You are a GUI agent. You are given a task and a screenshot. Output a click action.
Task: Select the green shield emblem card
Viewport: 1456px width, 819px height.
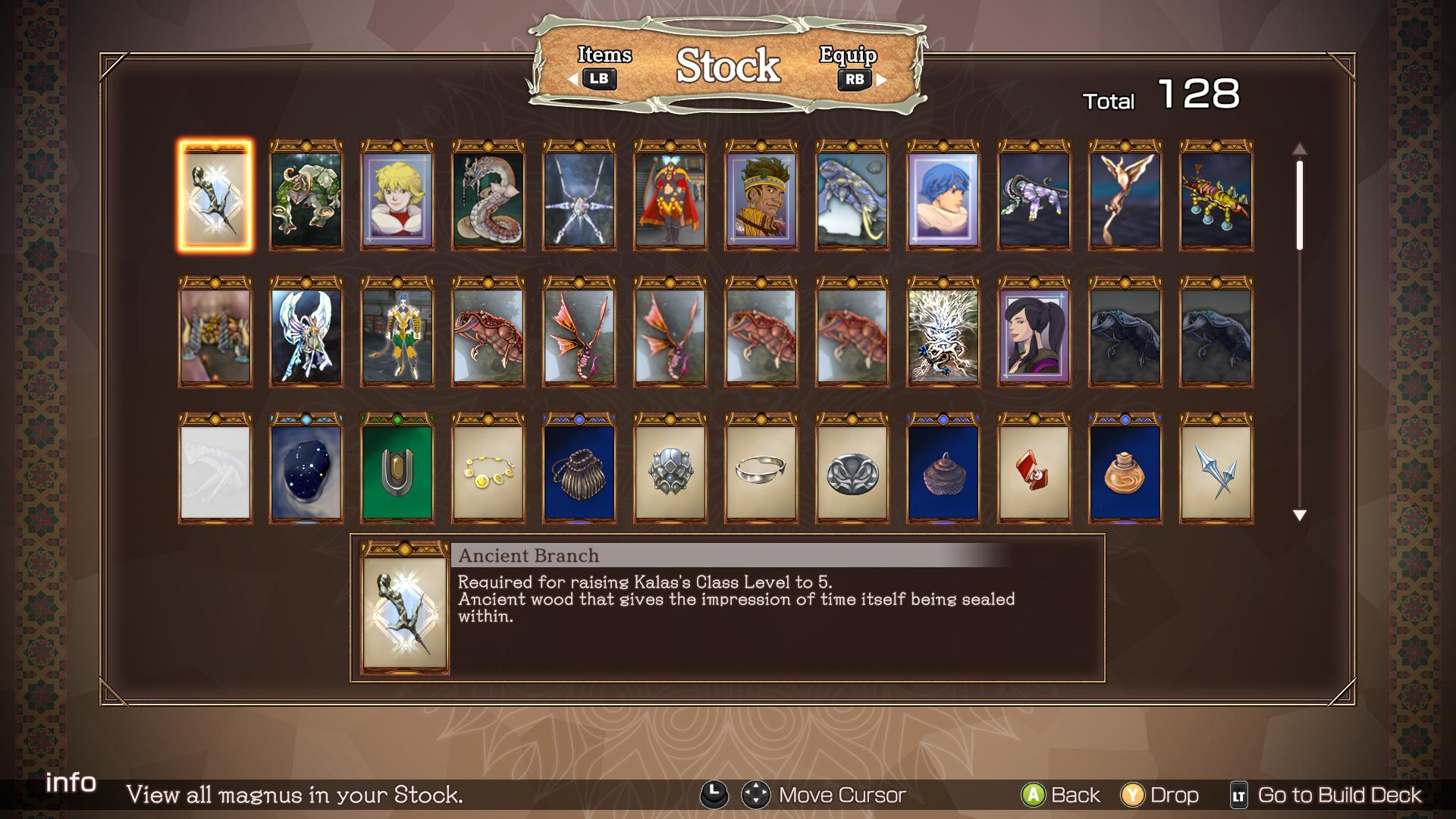click(x=397, y=469)
